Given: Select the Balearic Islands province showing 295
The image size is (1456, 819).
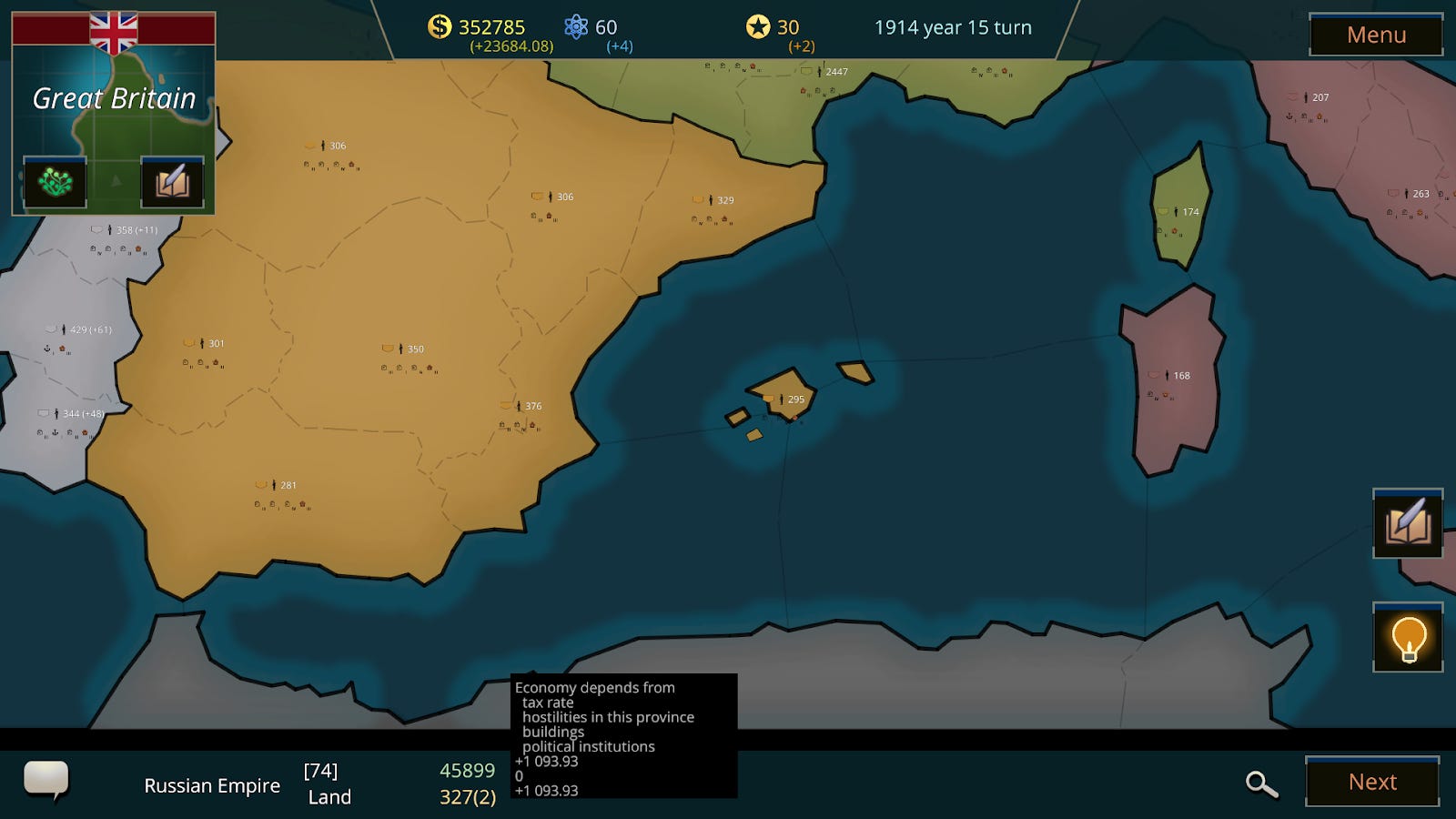Looking at the screenshot, I should 781,398.
